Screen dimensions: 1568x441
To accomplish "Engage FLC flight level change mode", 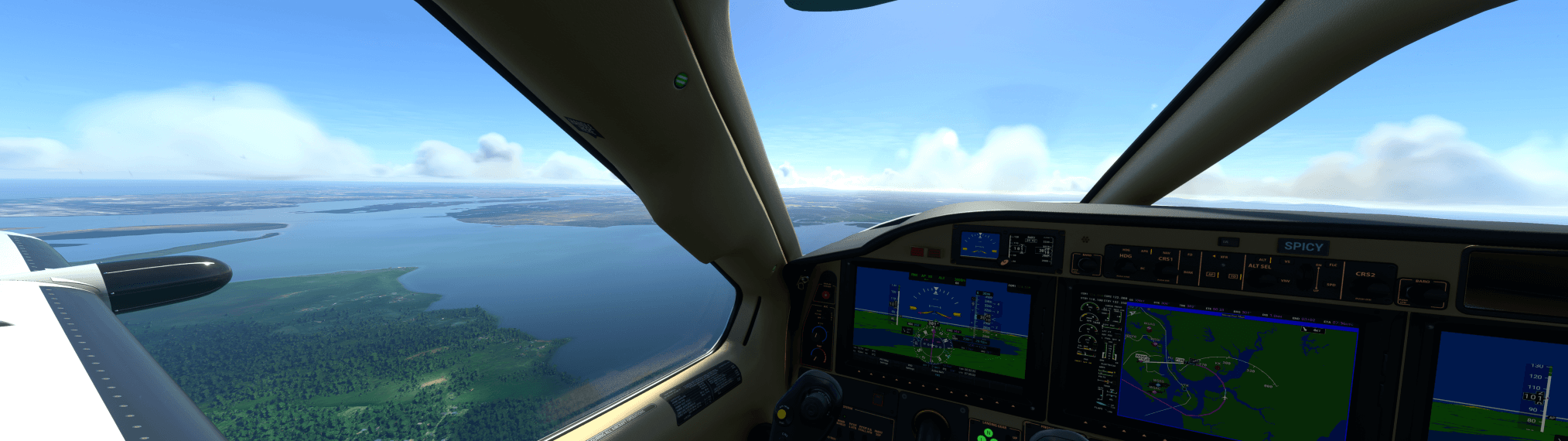I will (x=1333, y=265).
